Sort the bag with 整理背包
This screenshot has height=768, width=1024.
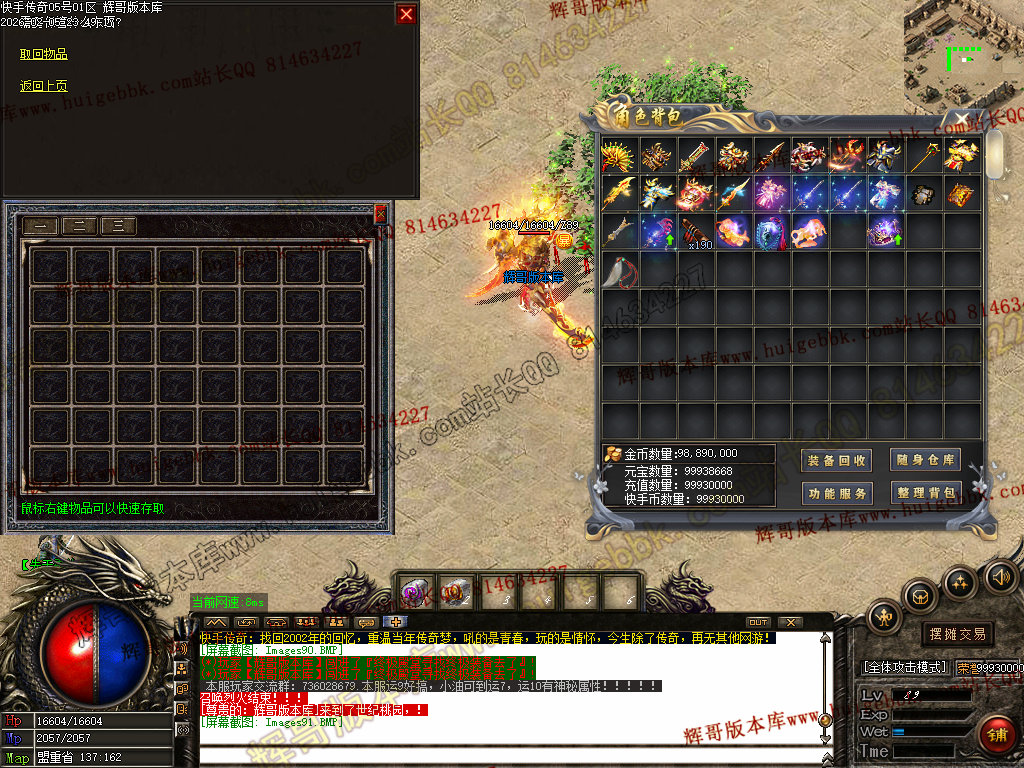click(x=925, y=493)
